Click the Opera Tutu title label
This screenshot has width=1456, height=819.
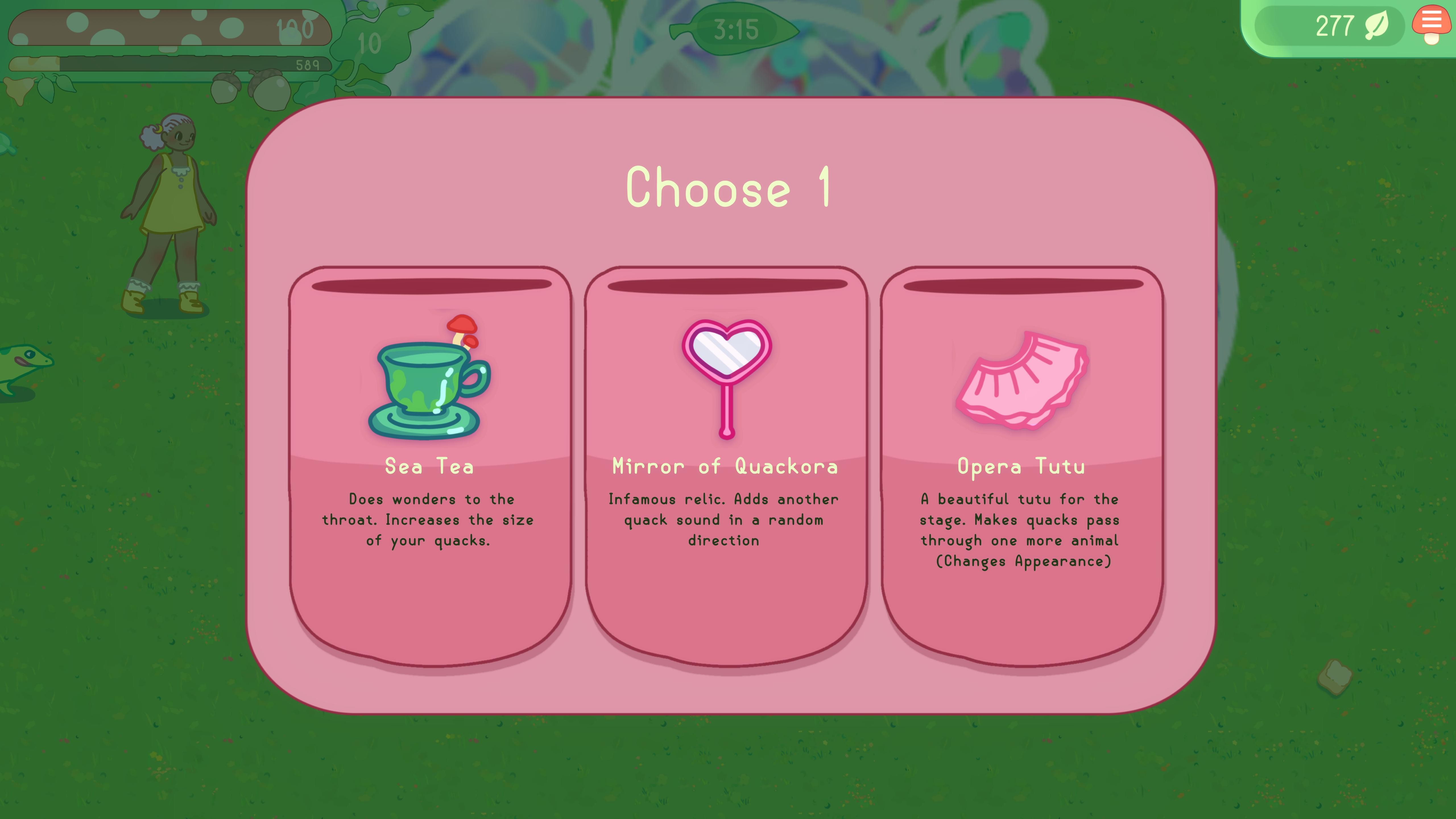(x=1020, y=467)
